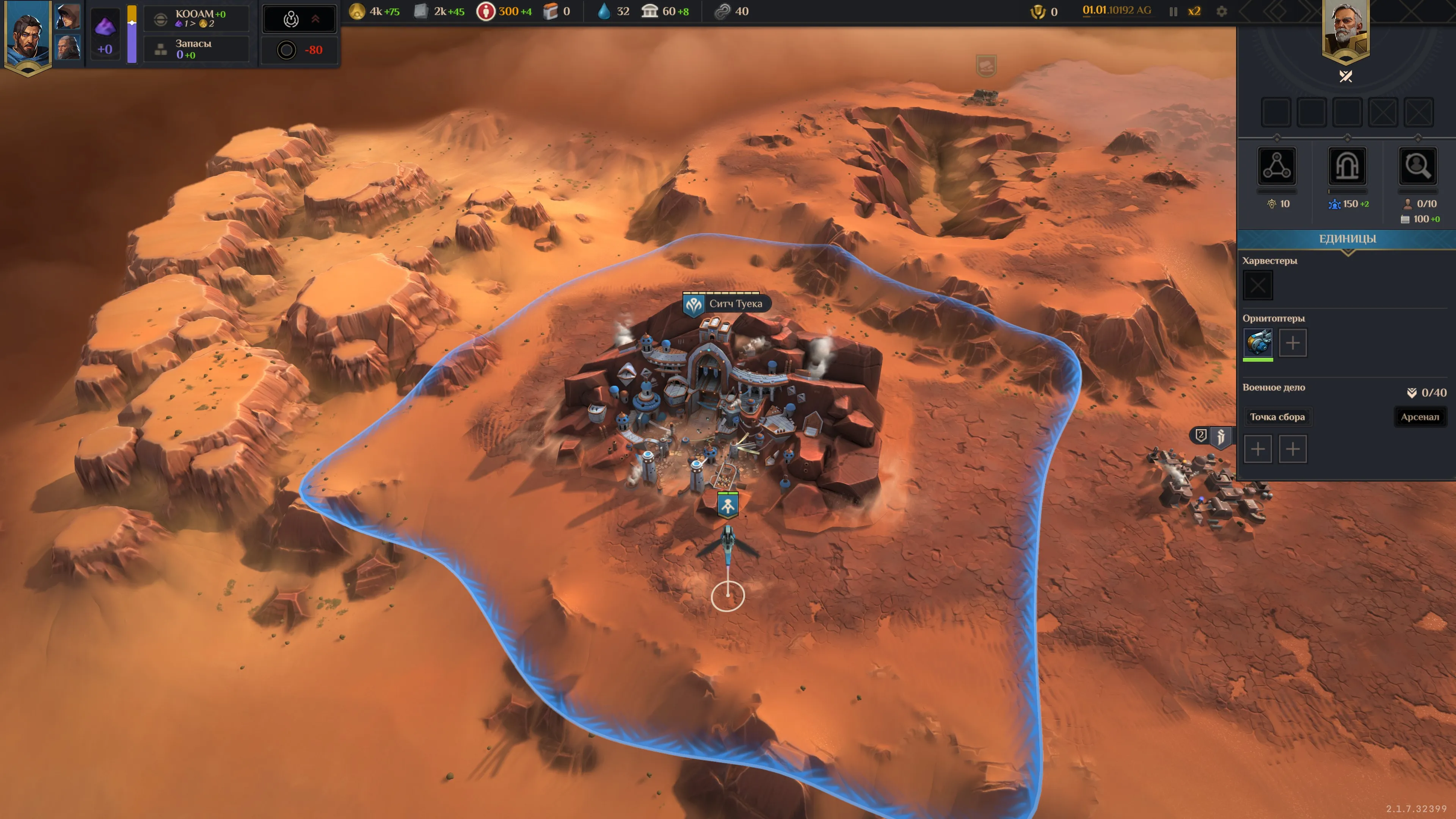
Task: Open the magnifier espionage icon
Action: (1417, 166)
